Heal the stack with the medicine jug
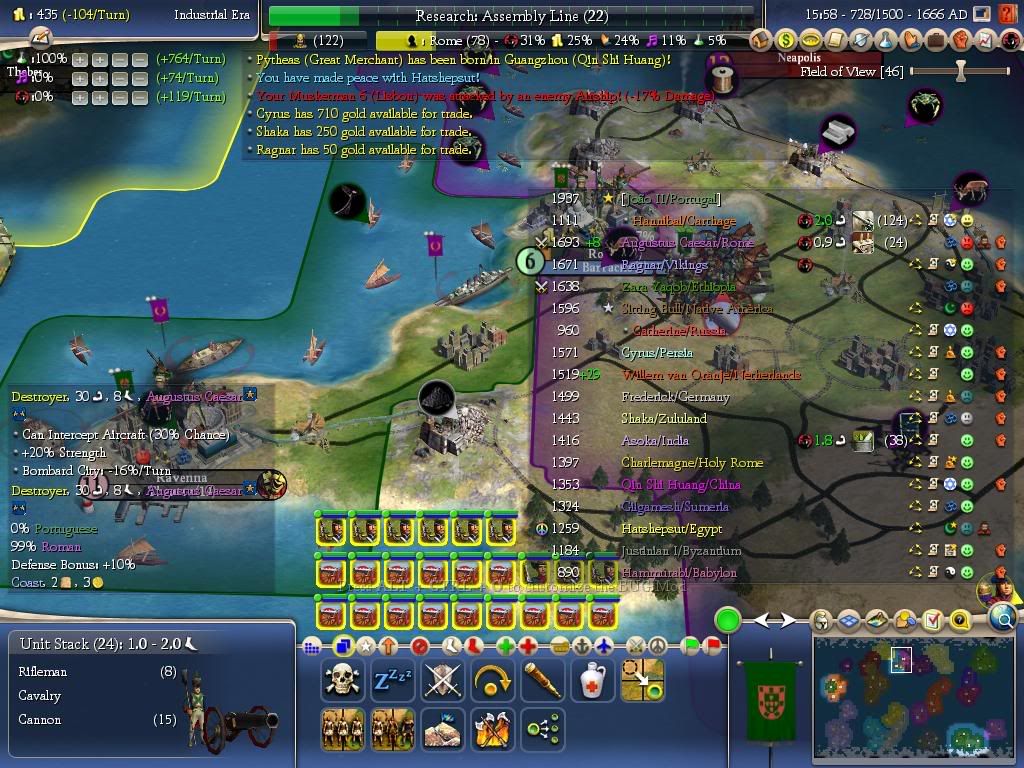Viewport: 1024px width, 768px height. [592, 681]
